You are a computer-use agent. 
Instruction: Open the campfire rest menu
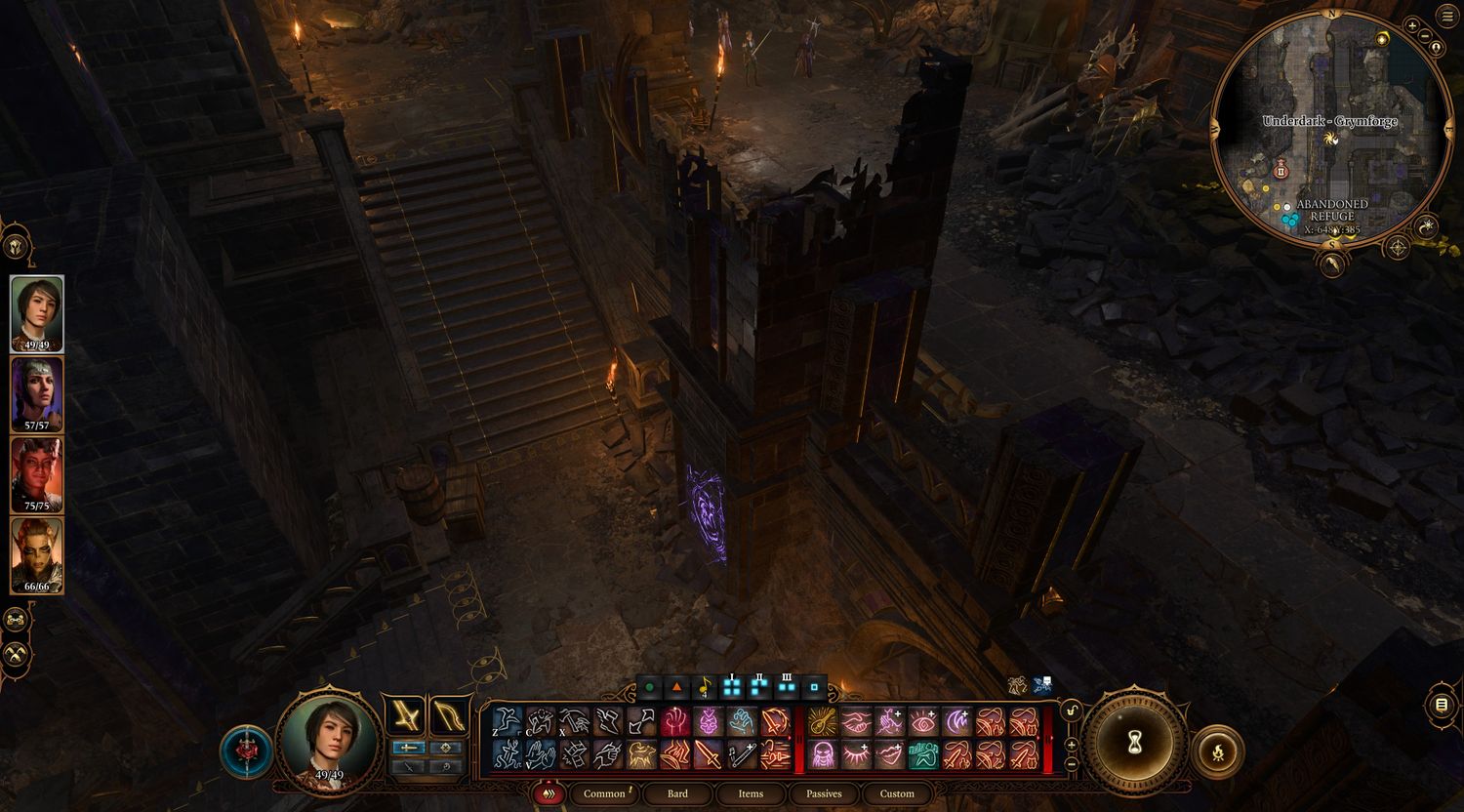1217,751
